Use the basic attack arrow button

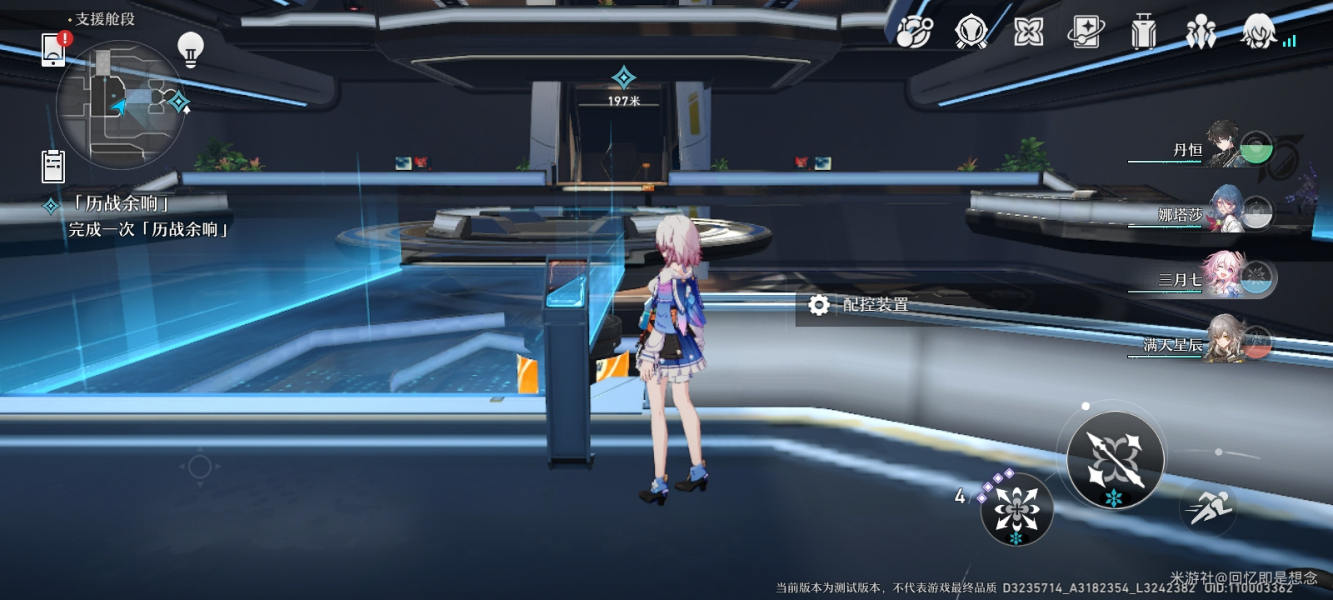1115,461
